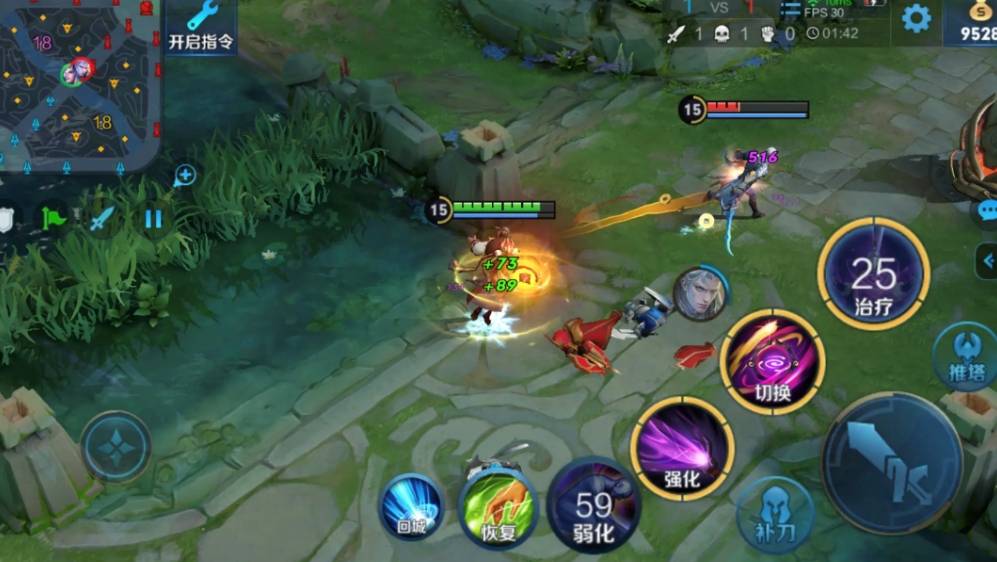This screenshot has height=562, width=997.
Task: Tap the 推塔 tower attack button
Action: click(963, 356)
